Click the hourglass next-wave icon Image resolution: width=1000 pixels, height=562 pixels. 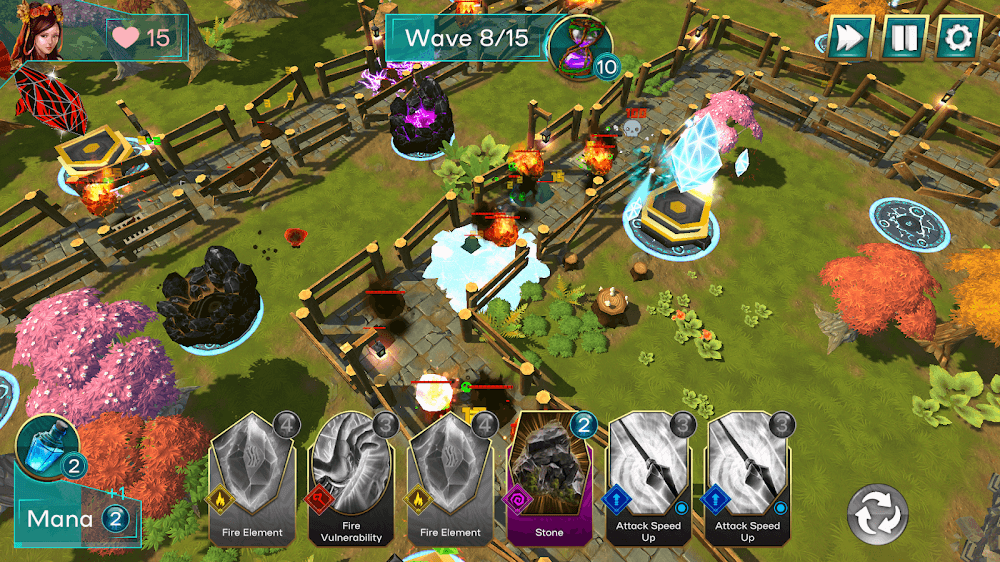[581, 44]
